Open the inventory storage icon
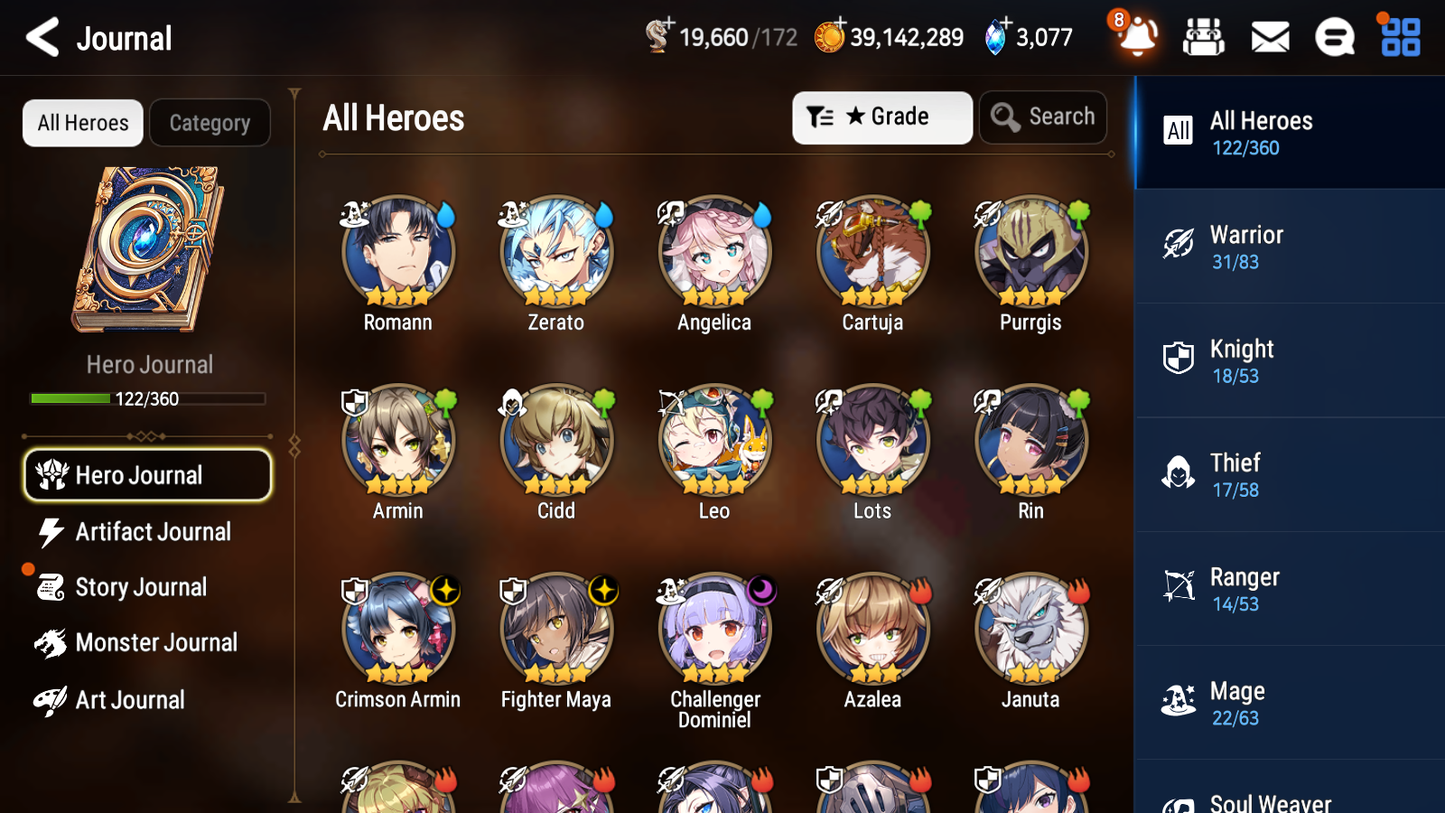1445x813 pixels. click(1203, 36)
